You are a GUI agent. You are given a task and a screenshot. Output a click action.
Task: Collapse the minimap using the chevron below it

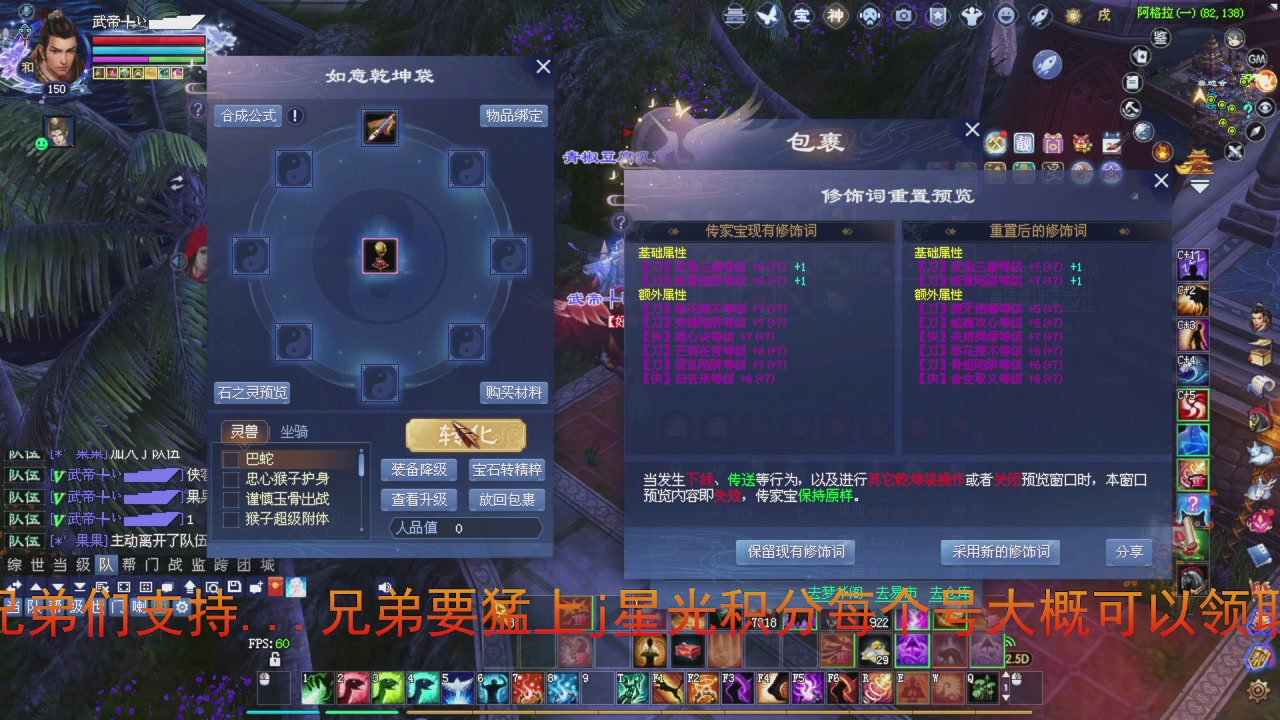coord(1199,185)
